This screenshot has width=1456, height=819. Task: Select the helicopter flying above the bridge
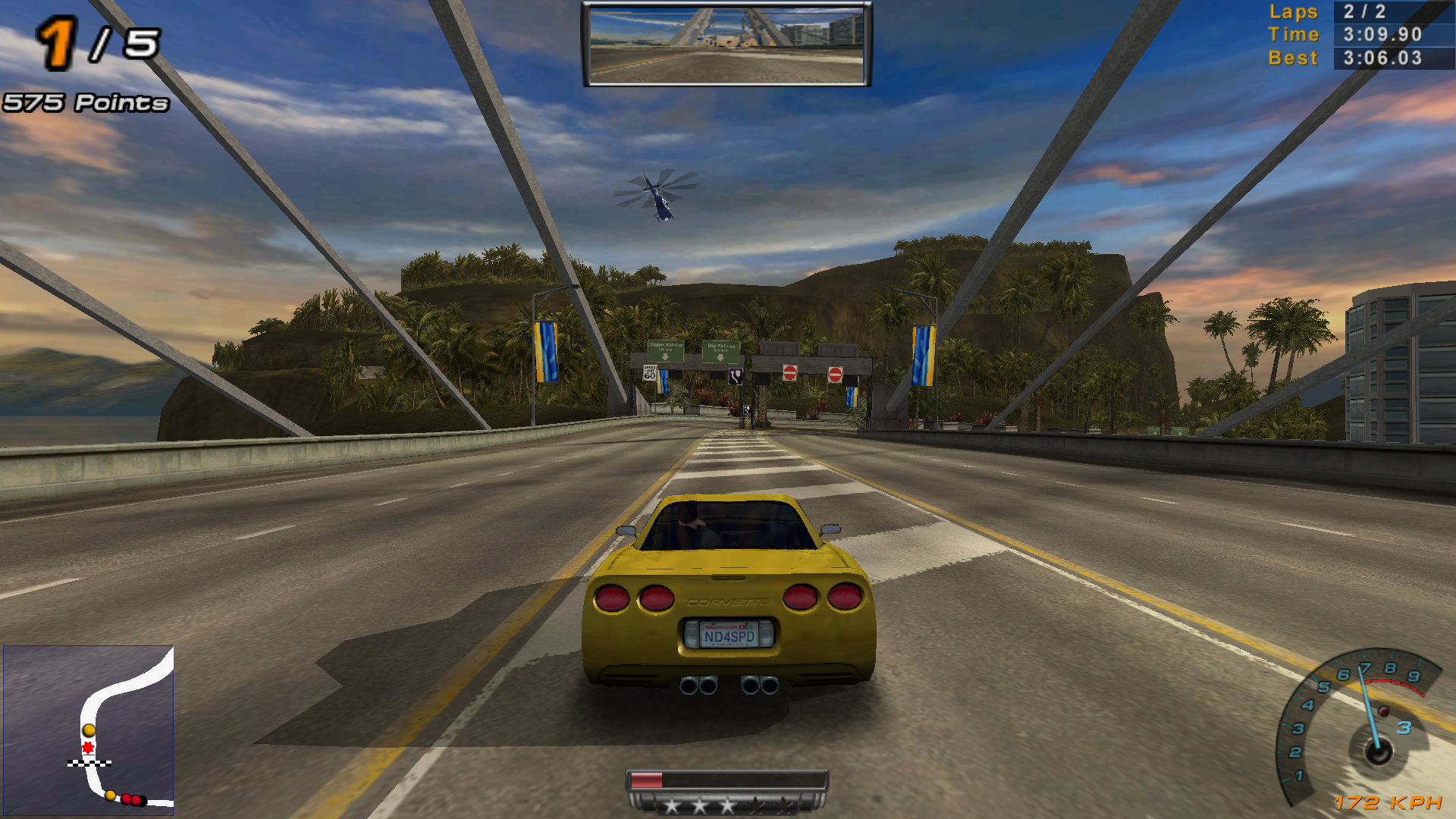click(x=658, y=197)
